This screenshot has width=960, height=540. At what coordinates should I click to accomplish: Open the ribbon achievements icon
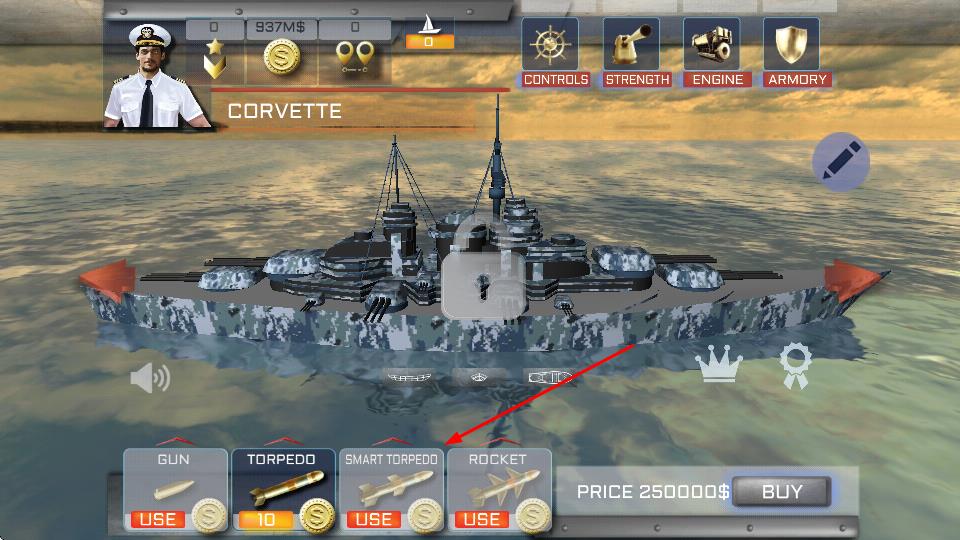coord(796,366)
